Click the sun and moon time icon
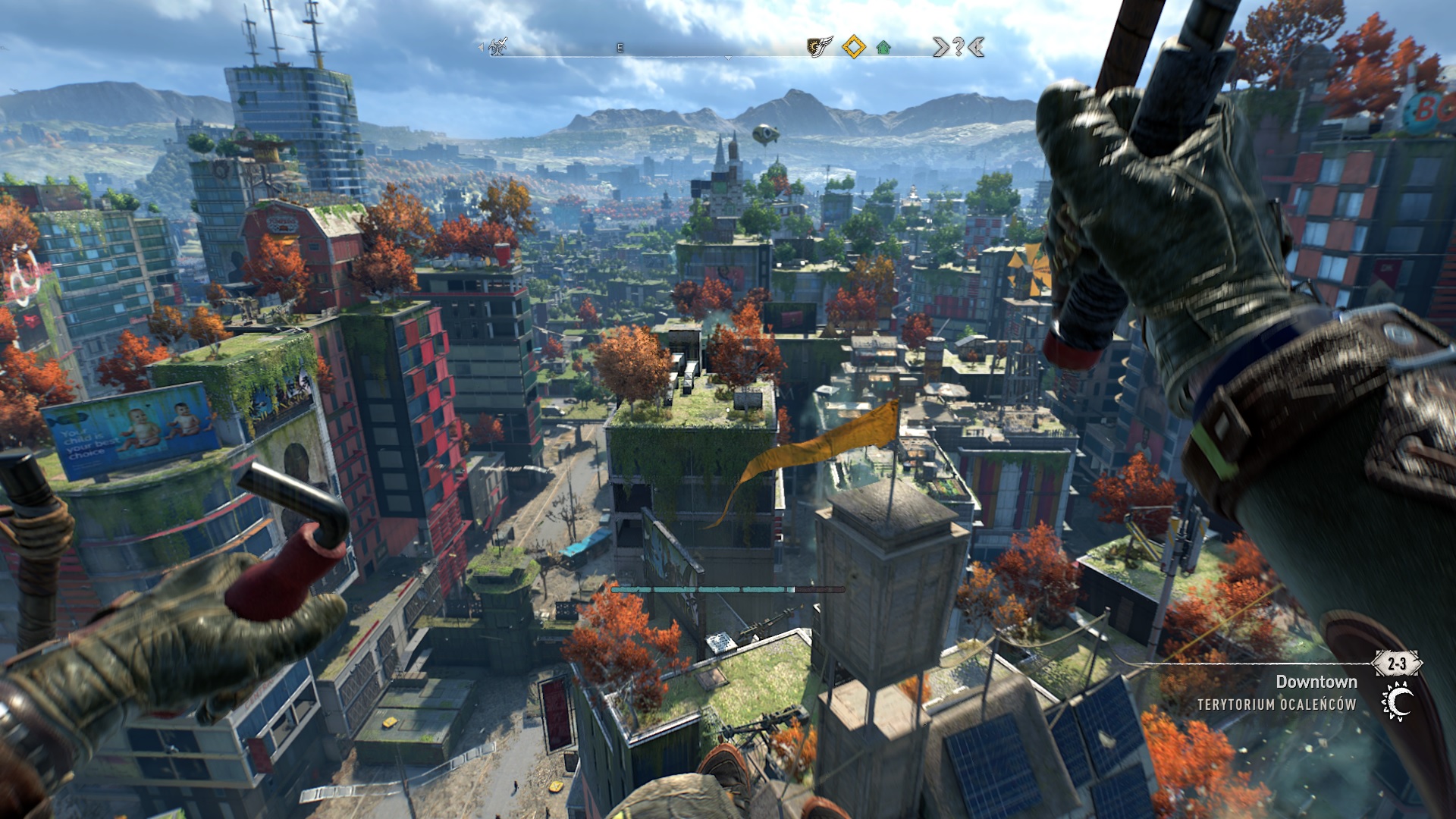Screen dimensions: 1456x819 [1398, 701]
